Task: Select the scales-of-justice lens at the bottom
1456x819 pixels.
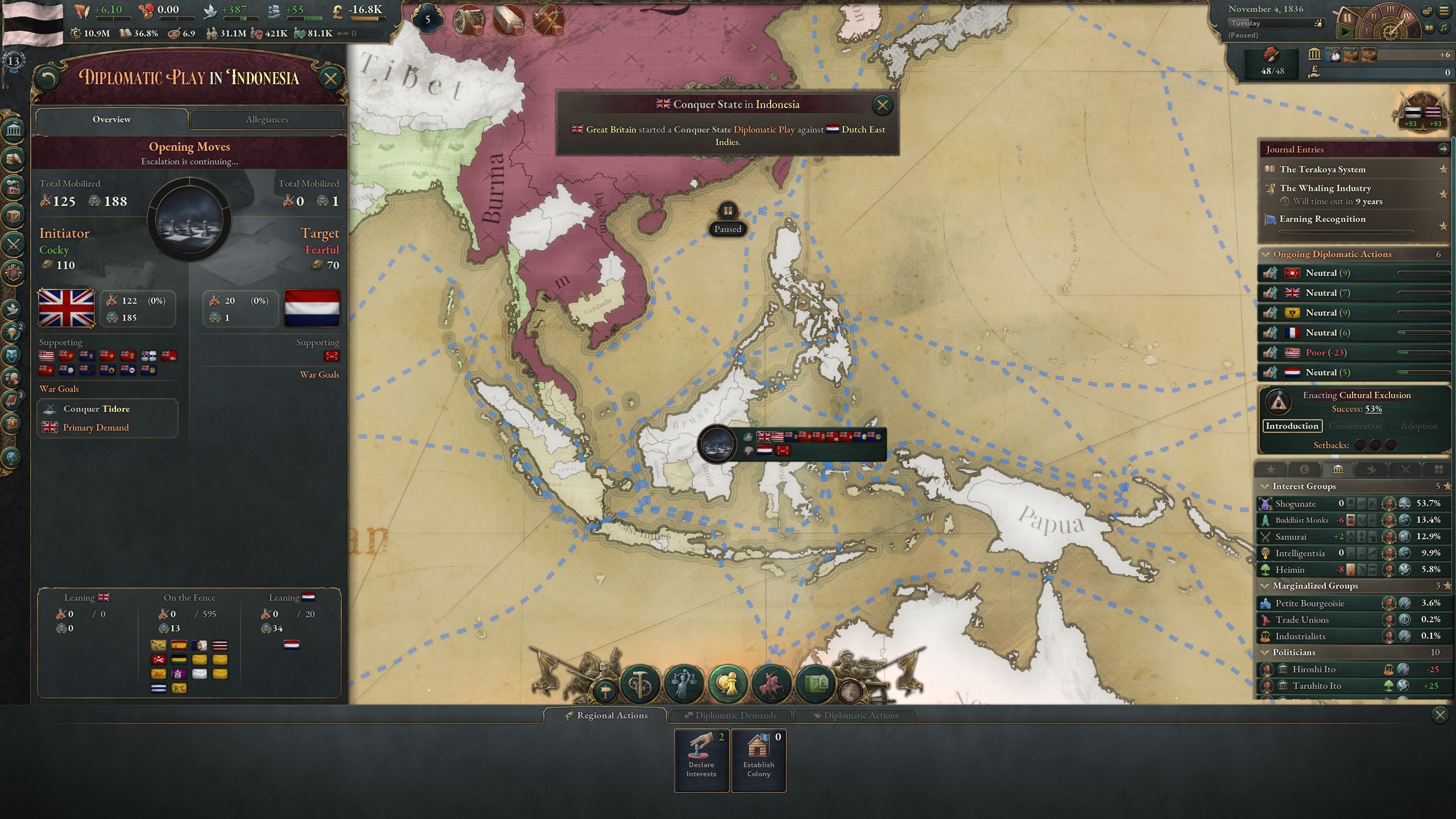Action: (684, 682)
